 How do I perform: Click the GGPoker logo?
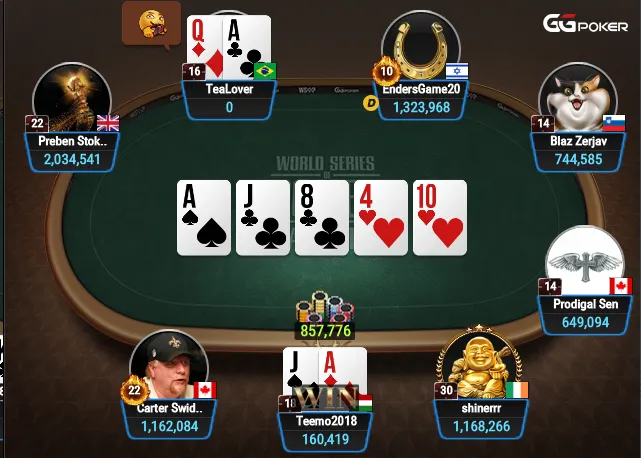pos(586,23)
